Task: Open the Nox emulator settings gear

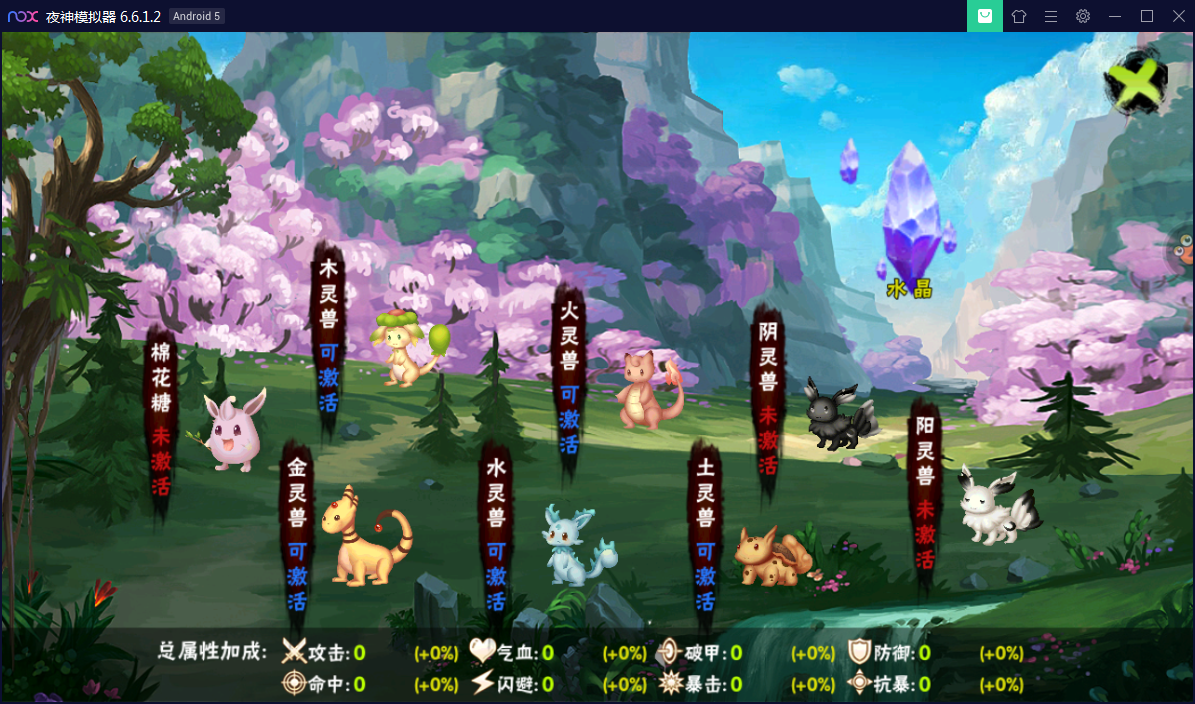Action: coord(1083,16)
